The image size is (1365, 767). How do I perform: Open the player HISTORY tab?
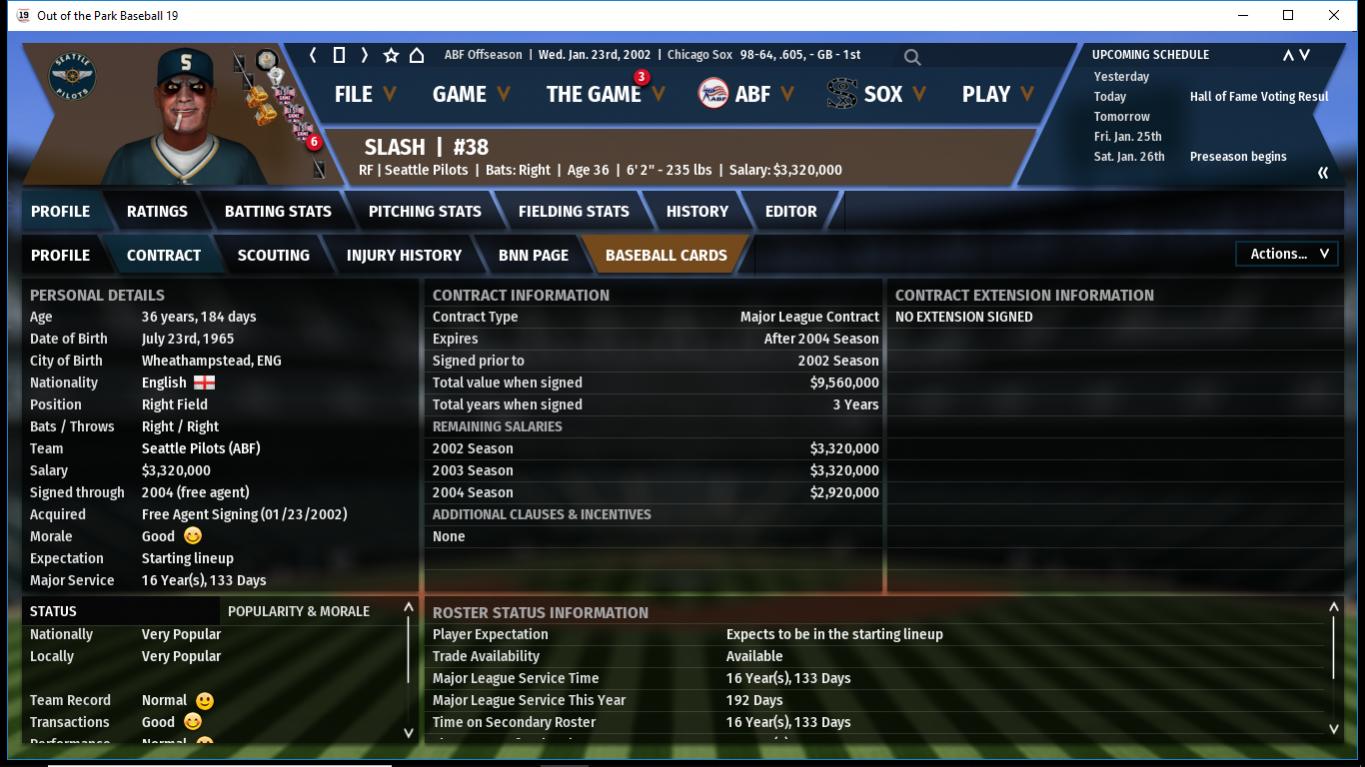[697, 211]
